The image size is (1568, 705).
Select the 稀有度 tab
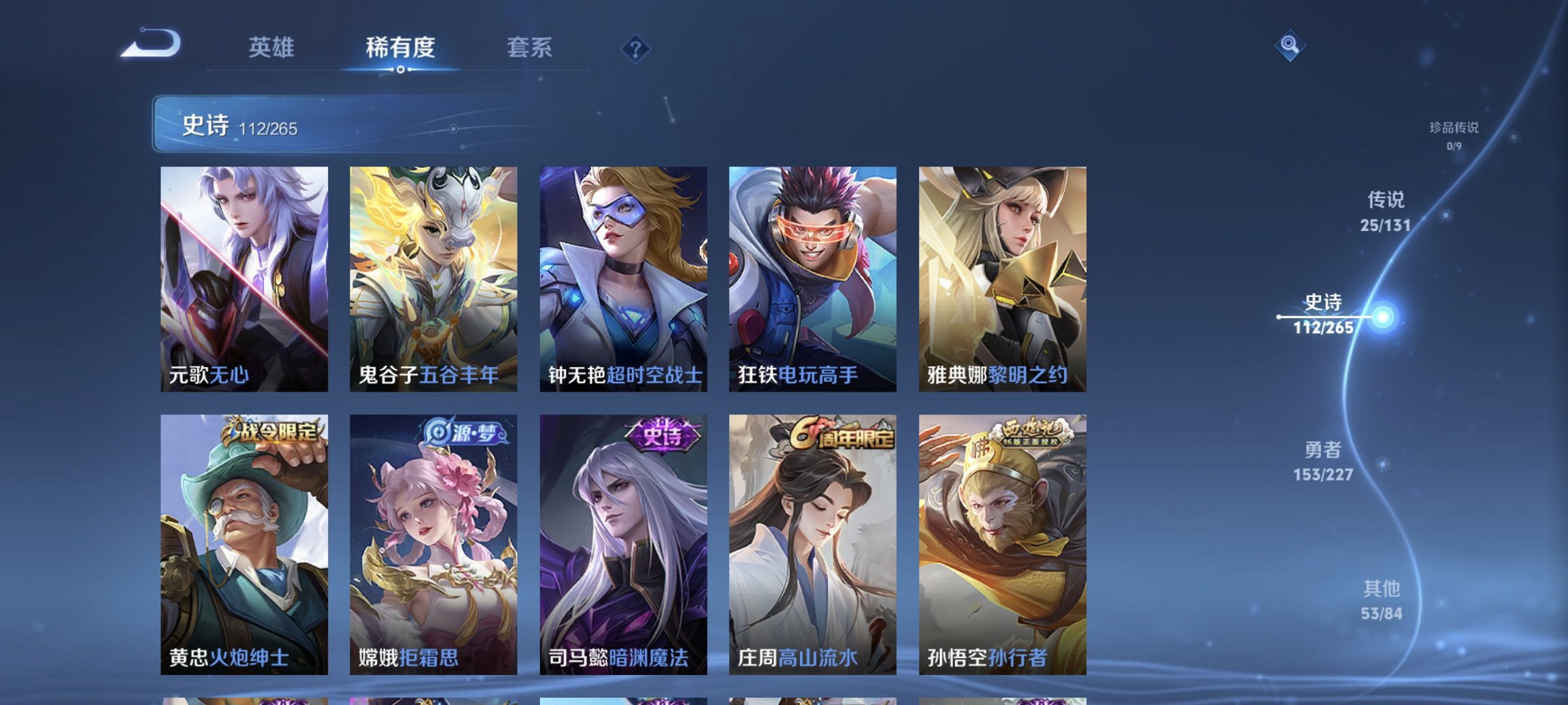[x=400, y=48]
